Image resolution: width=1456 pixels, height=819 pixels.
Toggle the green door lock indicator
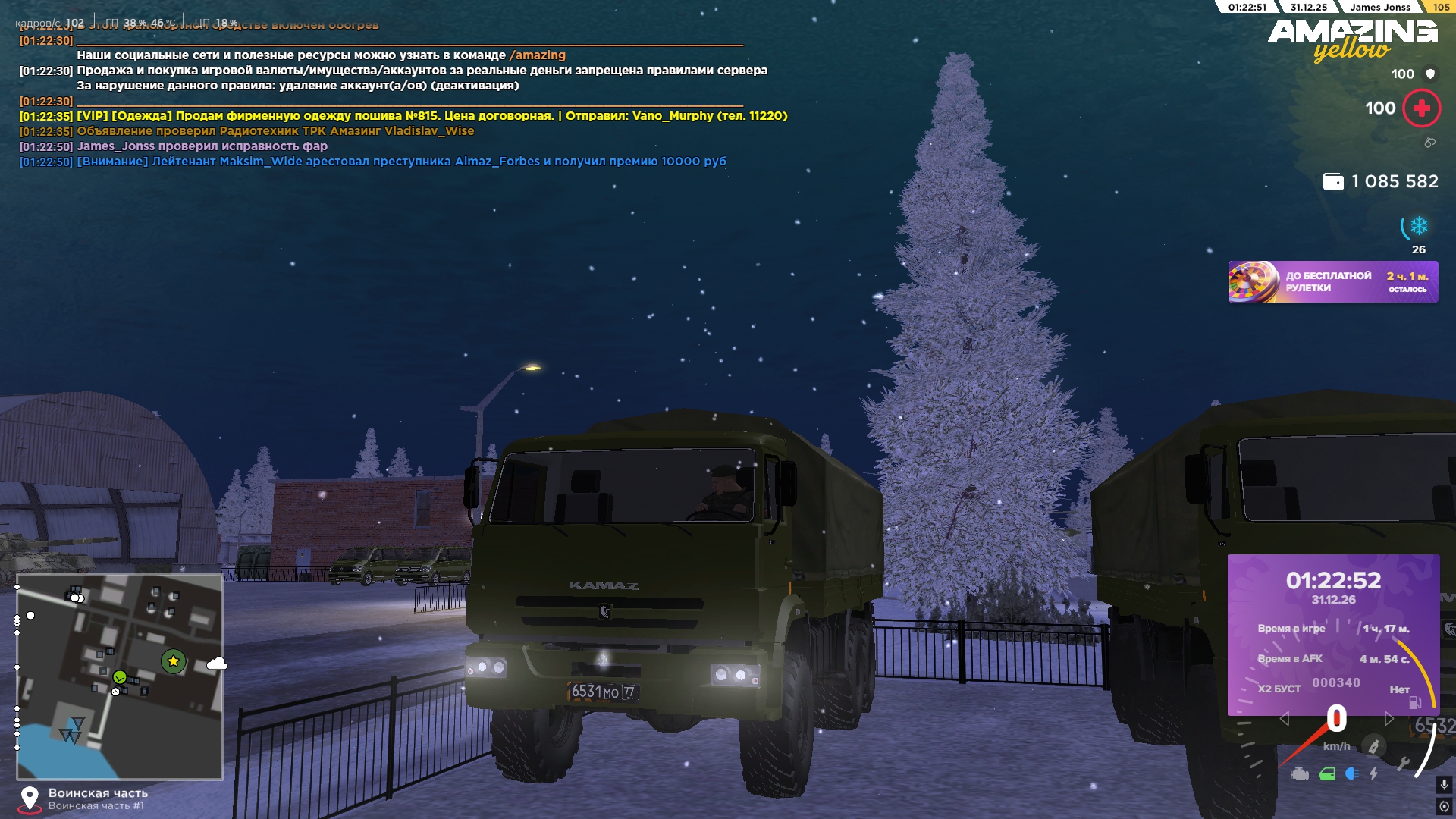(x=1327, y=774)
